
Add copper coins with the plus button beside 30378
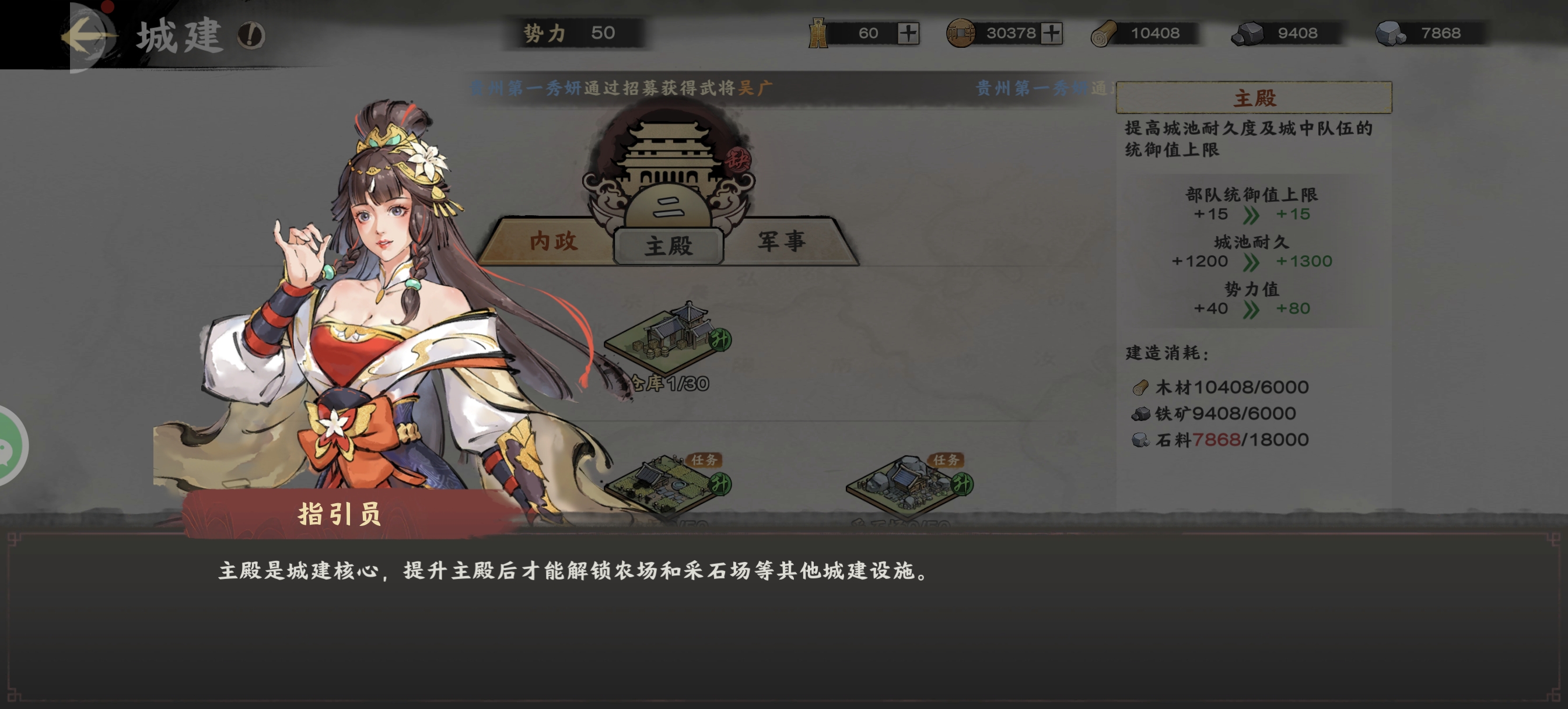coord(1051,33)
